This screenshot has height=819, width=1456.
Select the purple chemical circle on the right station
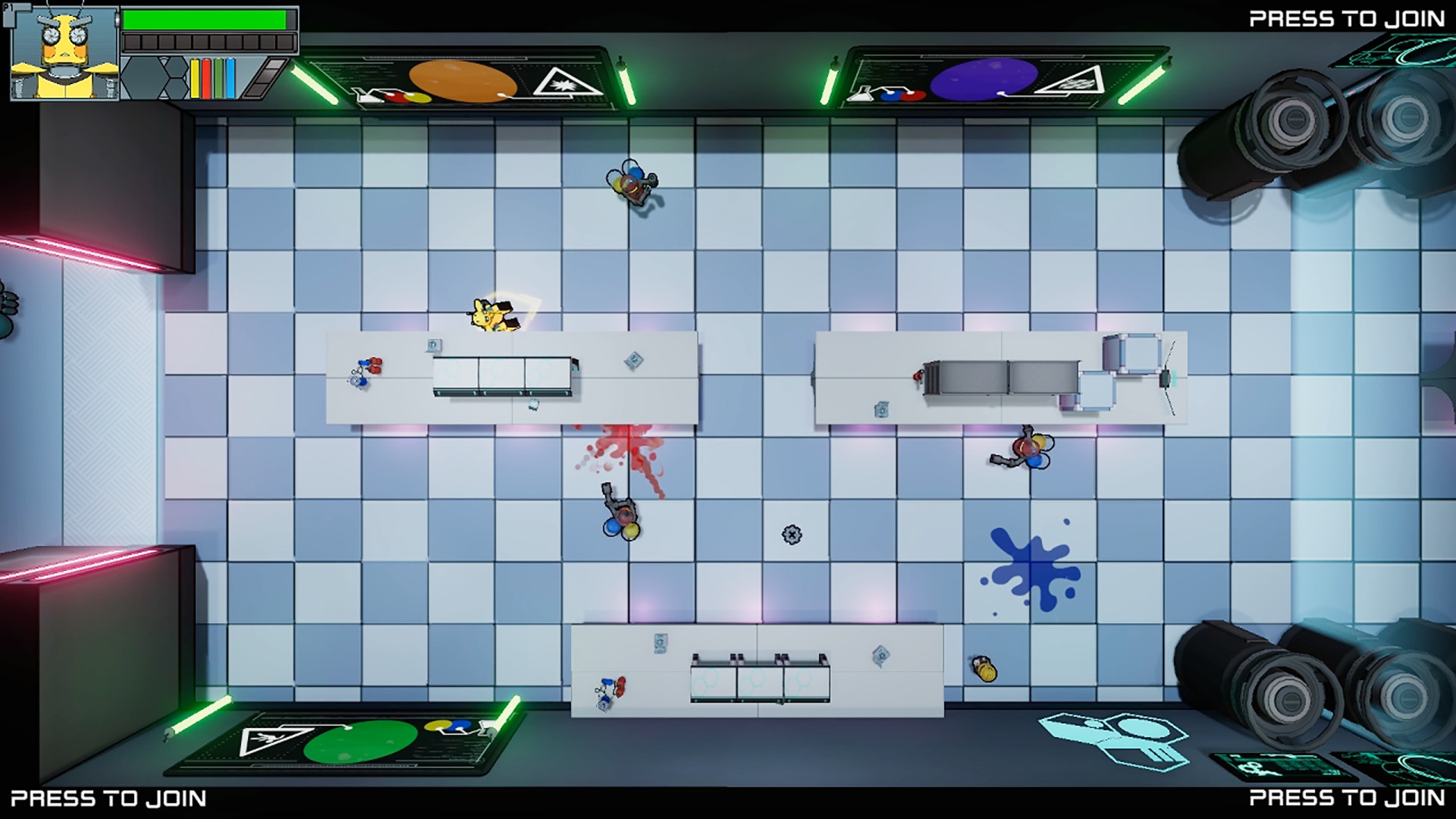pos(985,79)
